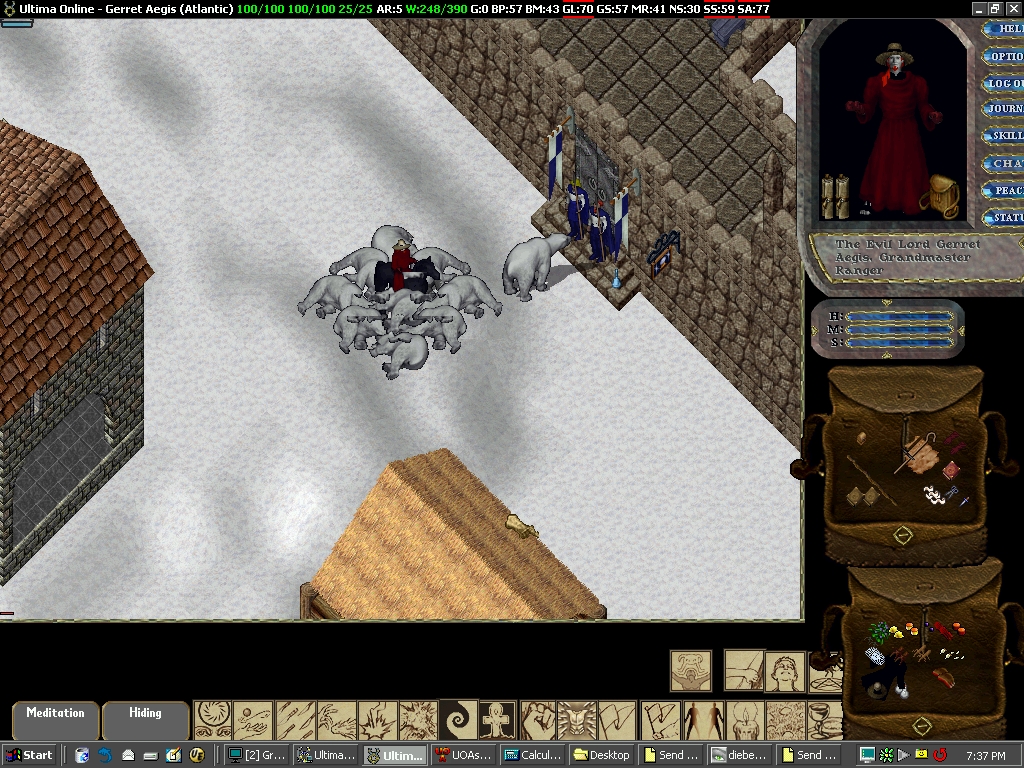
Task: Open the Options menu
Action: point(1005,56)
